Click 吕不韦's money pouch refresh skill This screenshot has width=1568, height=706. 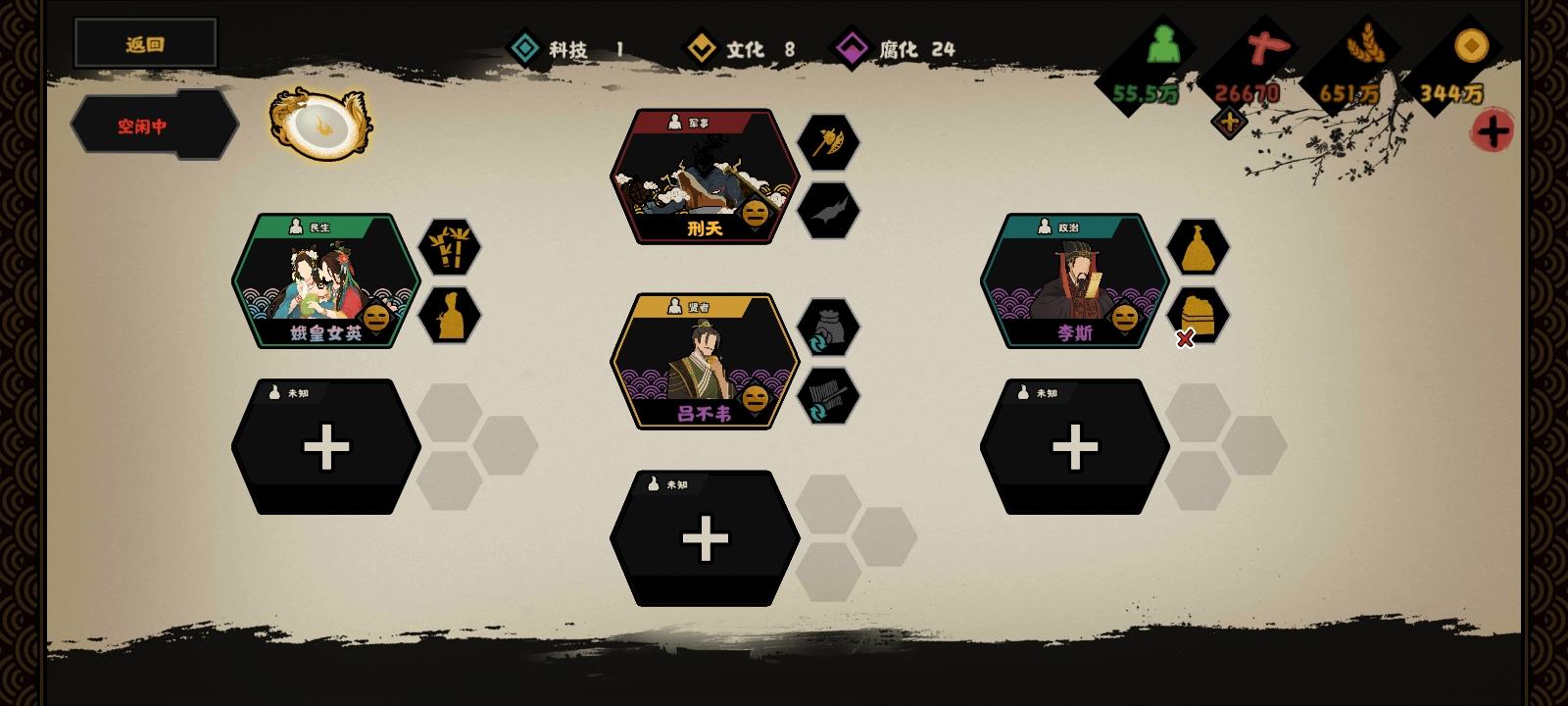(x=829, y=327)
